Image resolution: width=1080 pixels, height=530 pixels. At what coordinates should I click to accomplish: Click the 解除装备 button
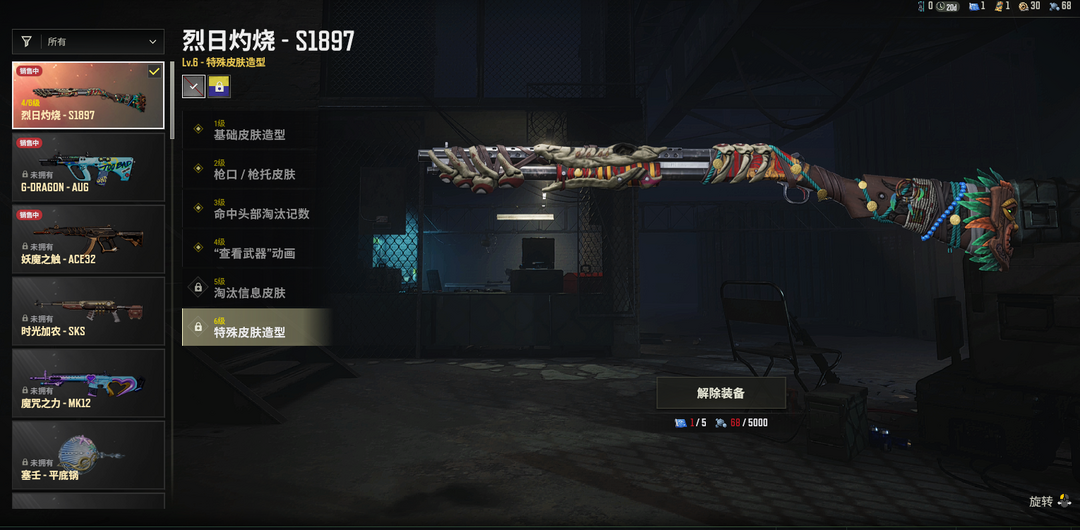720,393
